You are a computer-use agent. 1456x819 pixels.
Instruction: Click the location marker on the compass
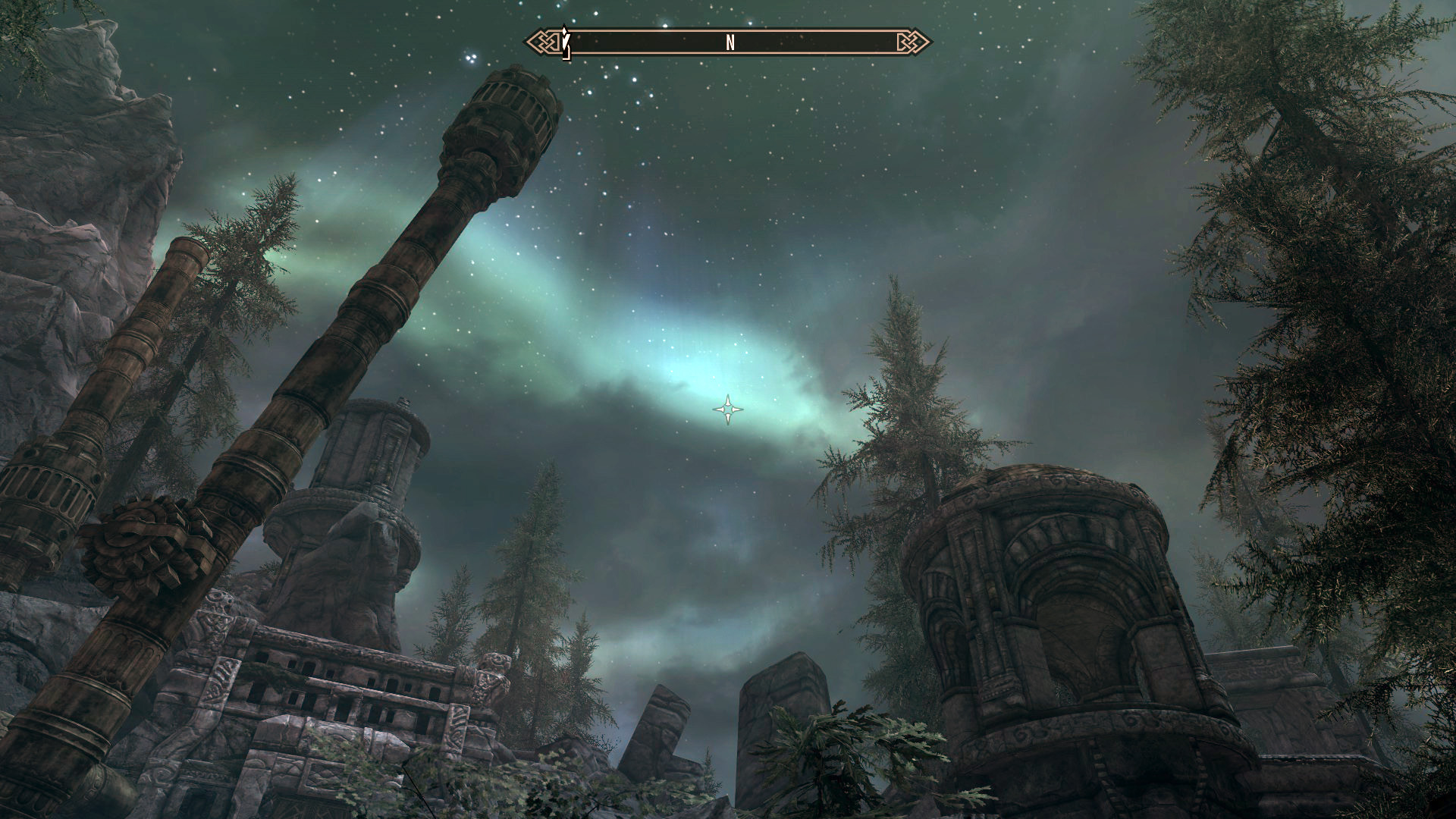click(566, 42)
